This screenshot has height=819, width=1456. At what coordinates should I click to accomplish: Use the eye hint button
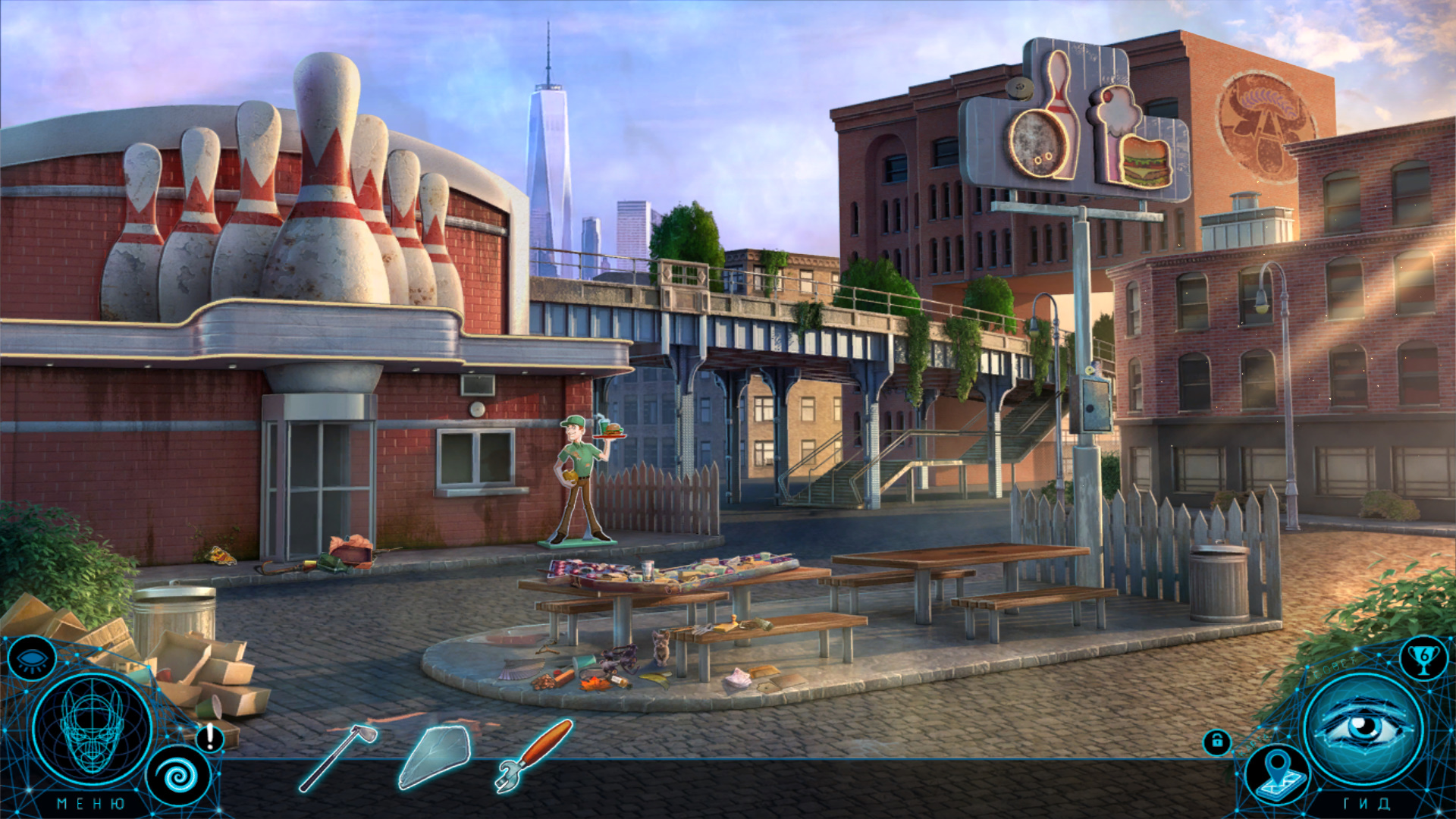[1363, 730]
